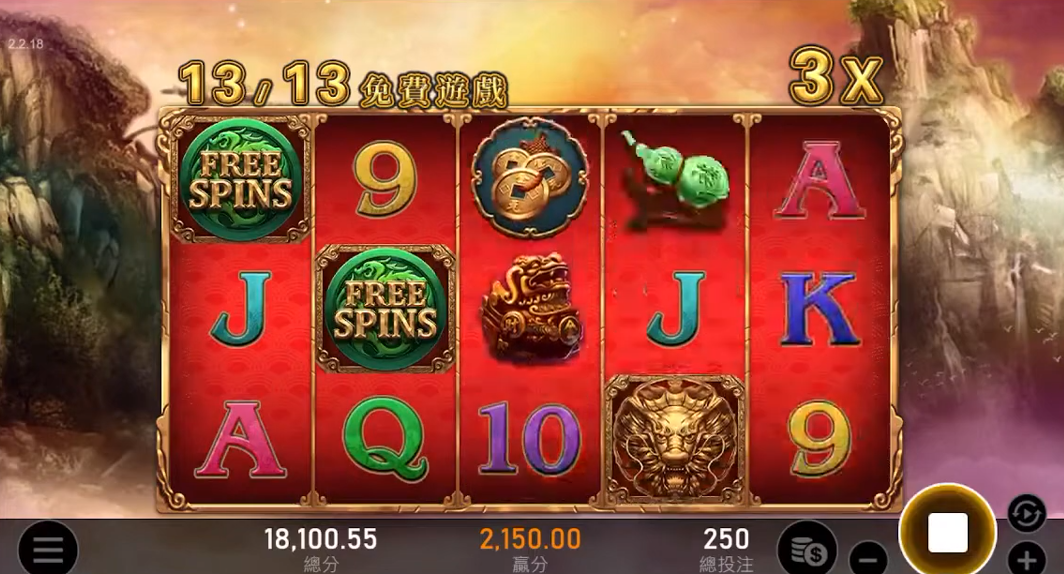Increase the total bet with plus

[x=1026, y=557]
